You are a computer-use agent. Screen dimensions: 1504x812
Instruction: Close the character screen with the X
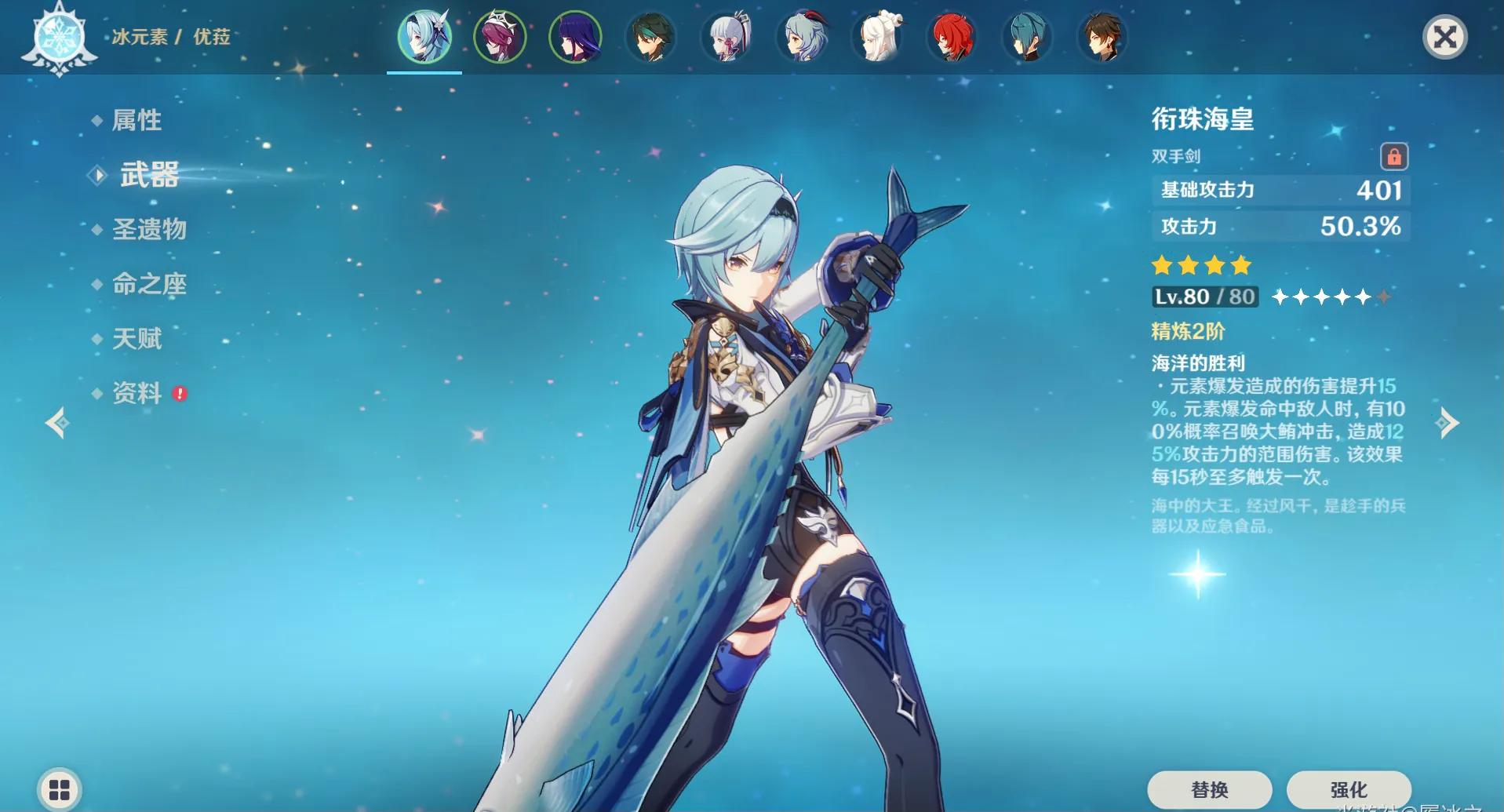1444,37
